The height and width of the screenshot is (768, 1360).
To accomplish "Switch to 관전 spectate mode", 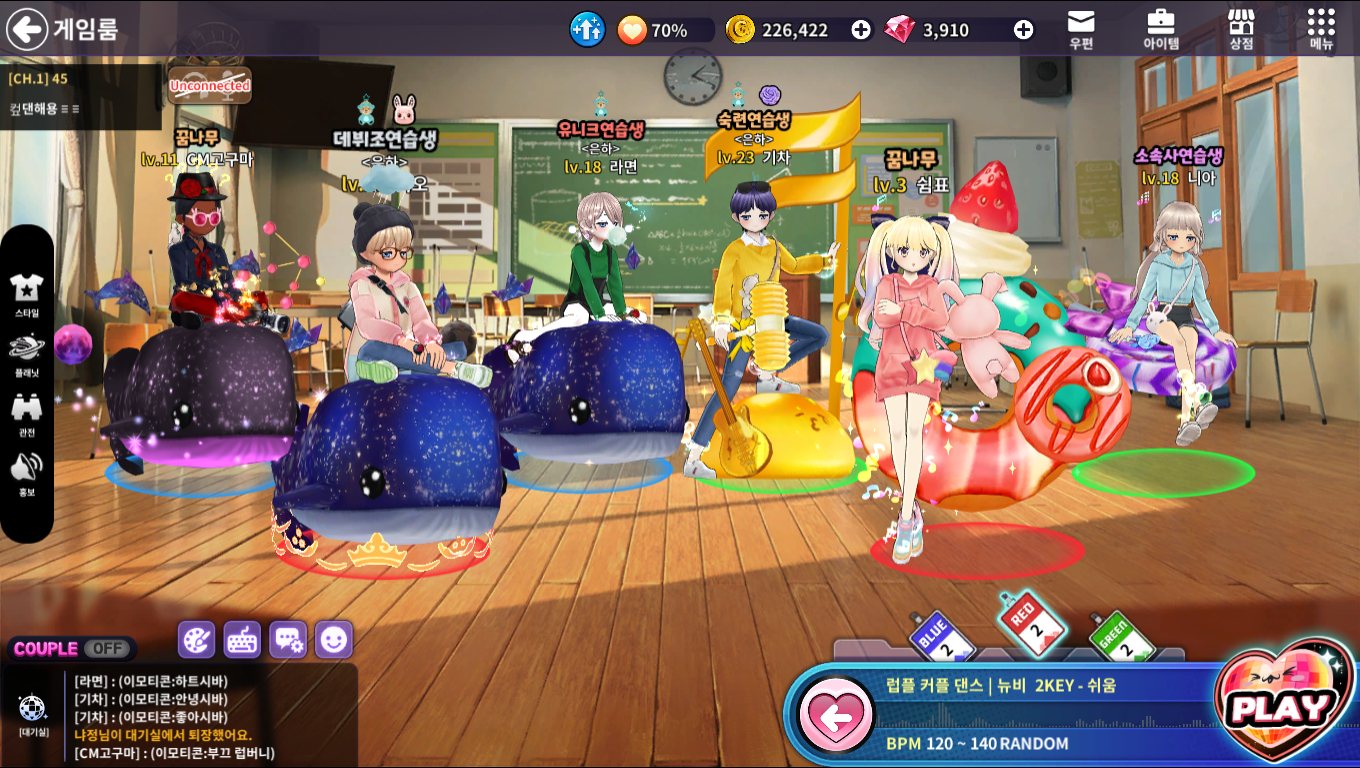I will (27, 414).
